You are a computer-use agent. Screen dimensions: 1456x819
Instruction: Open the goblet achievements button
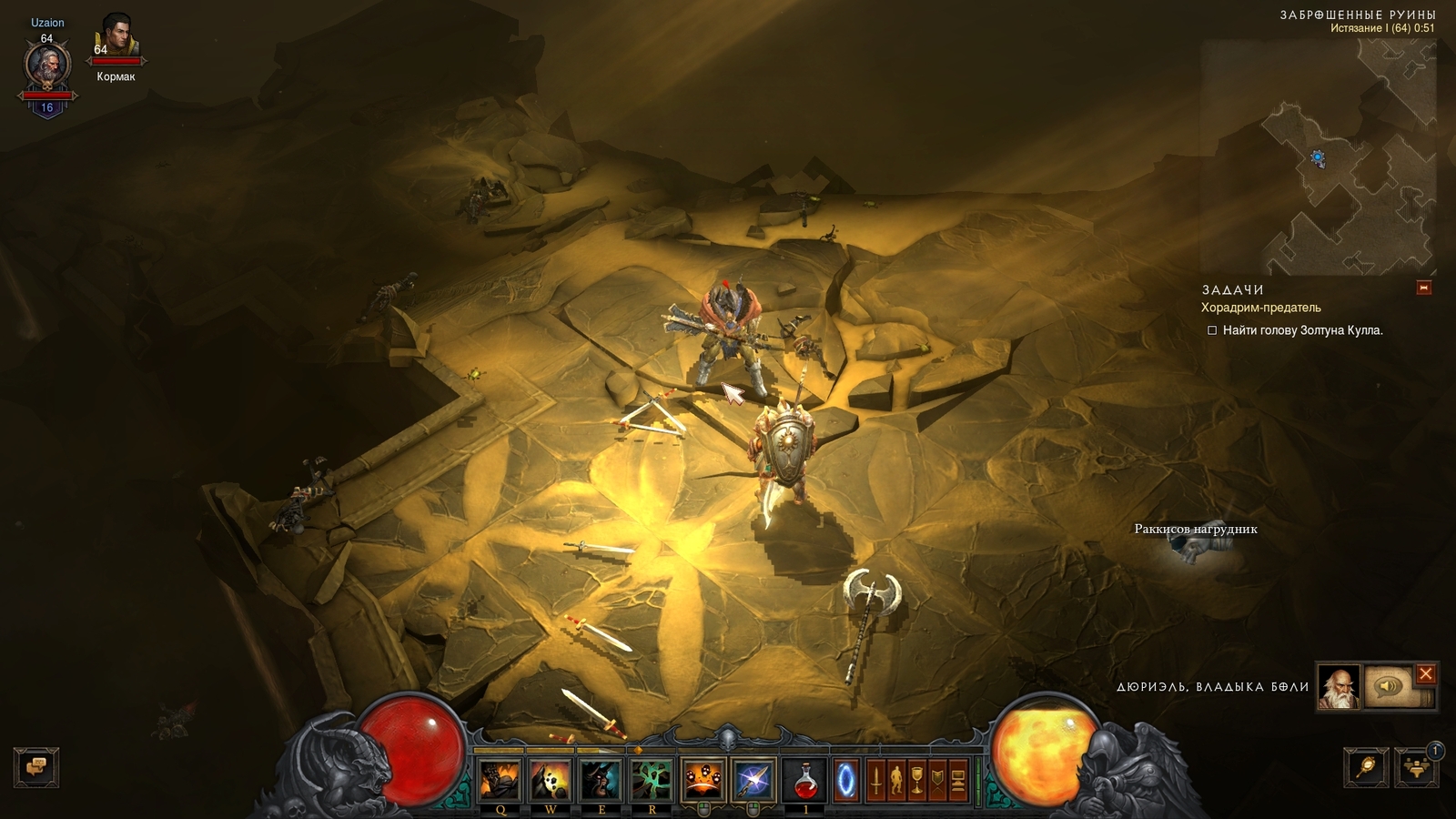(917, 781)
